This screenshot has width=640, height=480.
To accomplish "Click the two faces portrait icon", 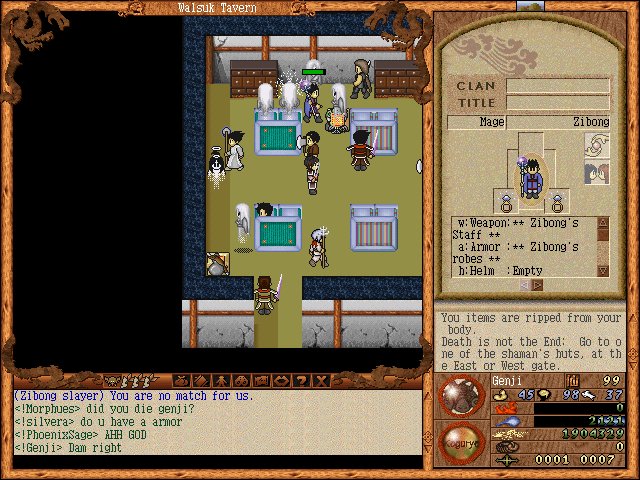I will click(596, 173).
